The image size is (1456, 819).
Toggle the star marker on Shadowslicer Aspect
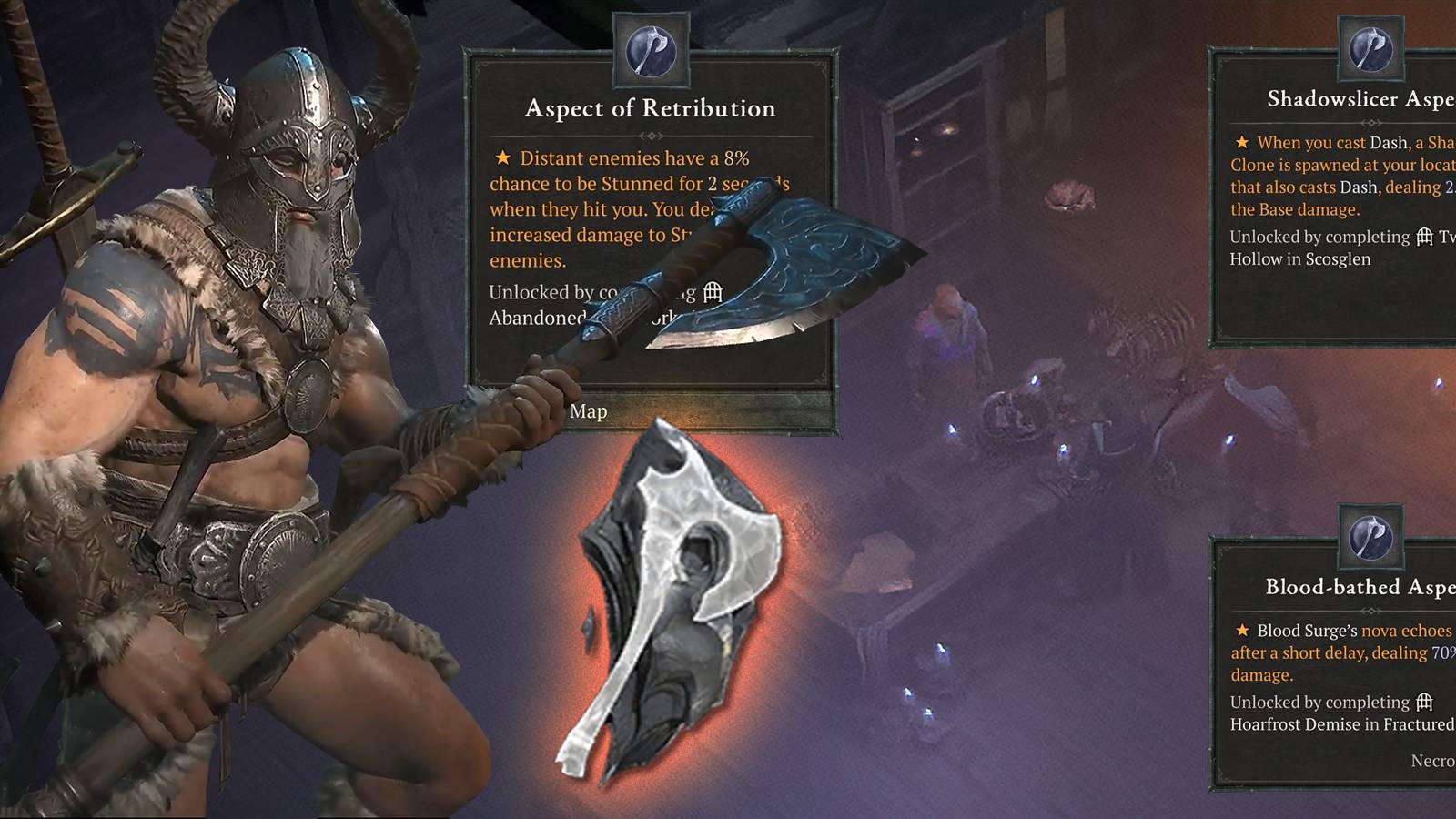(x=1242, y=143)
